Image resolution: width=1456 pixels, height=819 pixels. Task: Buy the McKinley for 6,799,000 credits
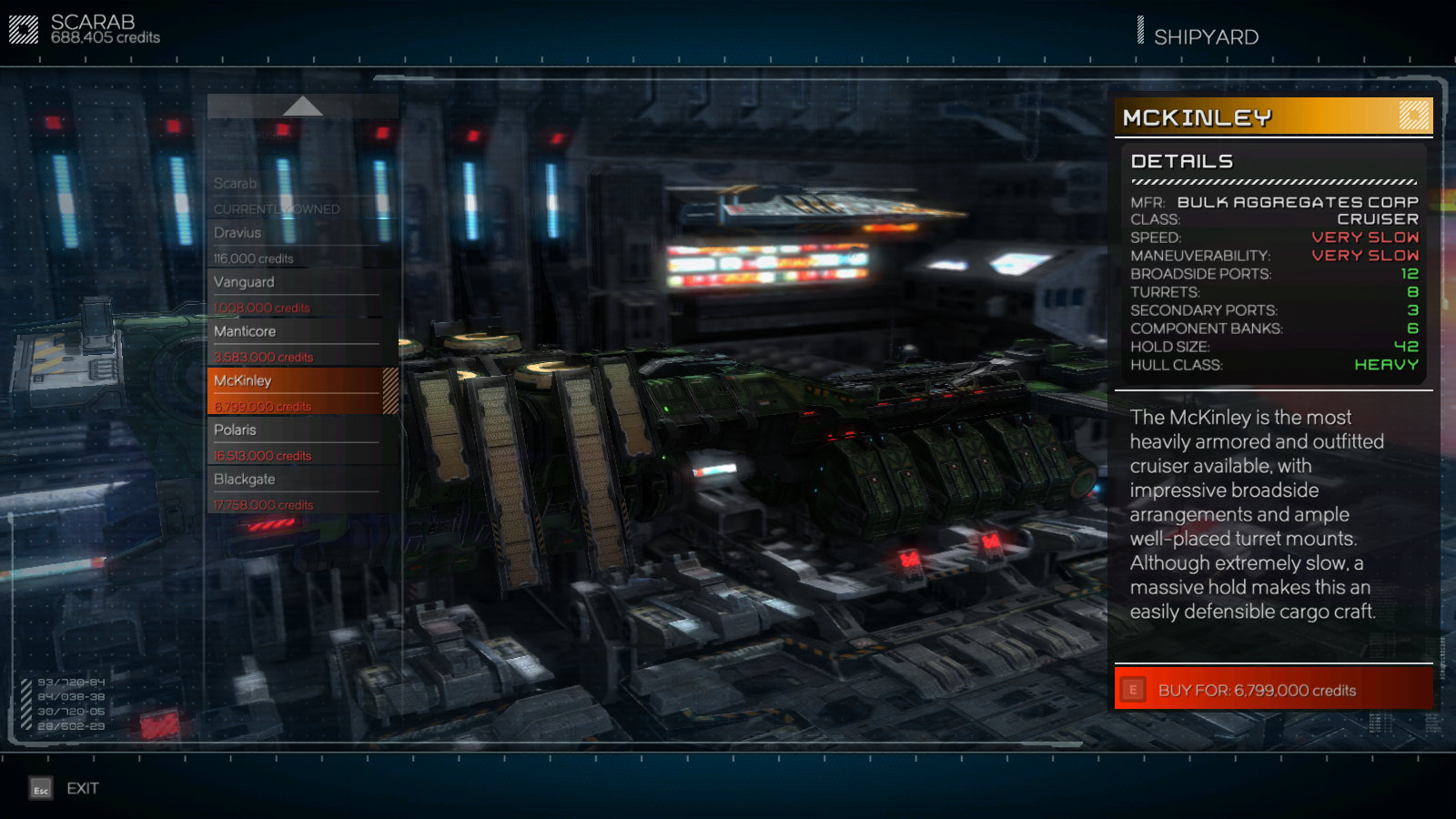(x=1272, y=690)
